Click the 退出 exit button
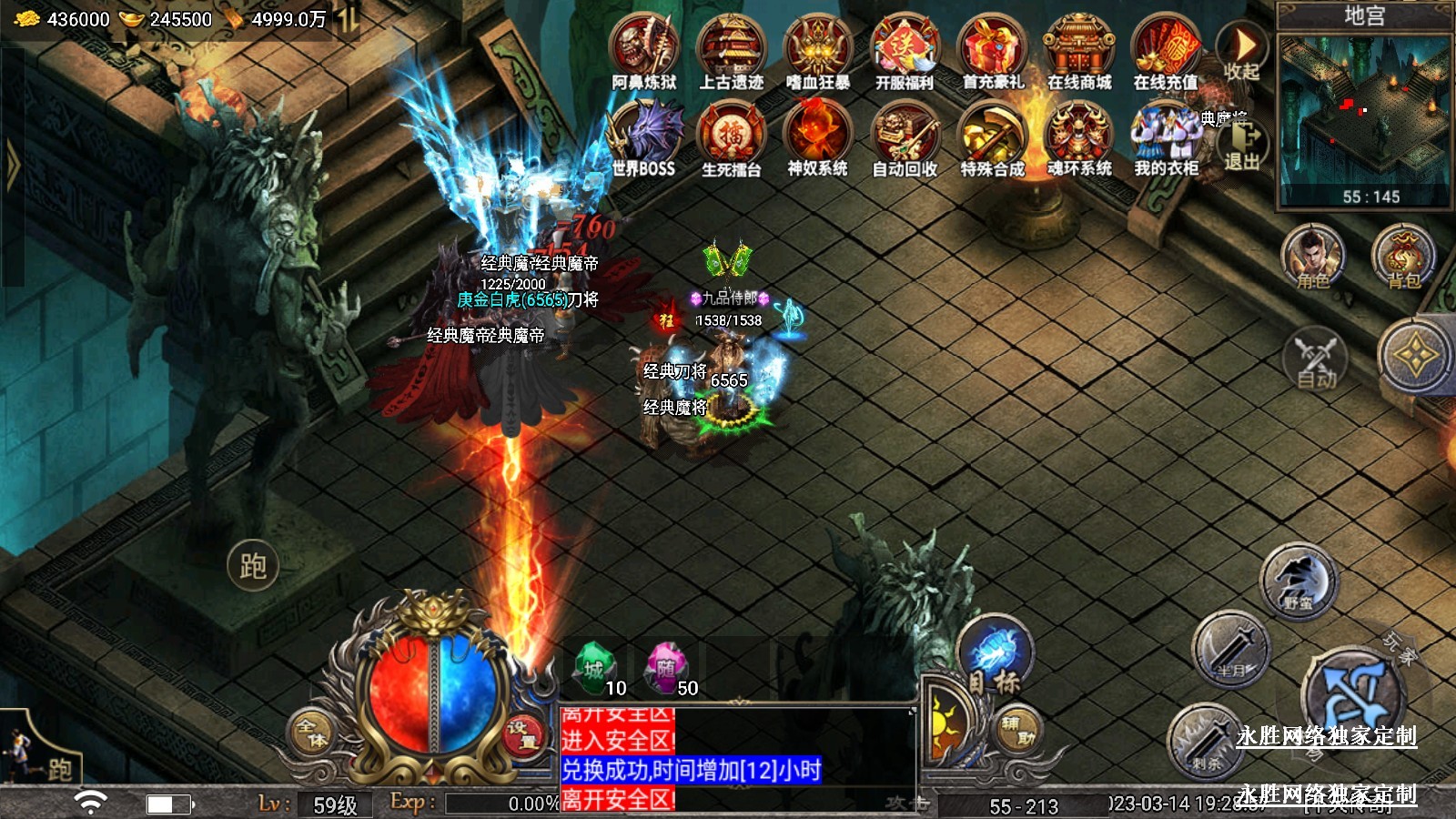Image resolution: width=1456 pixels, height=819 pixels. click(1242, 146)
